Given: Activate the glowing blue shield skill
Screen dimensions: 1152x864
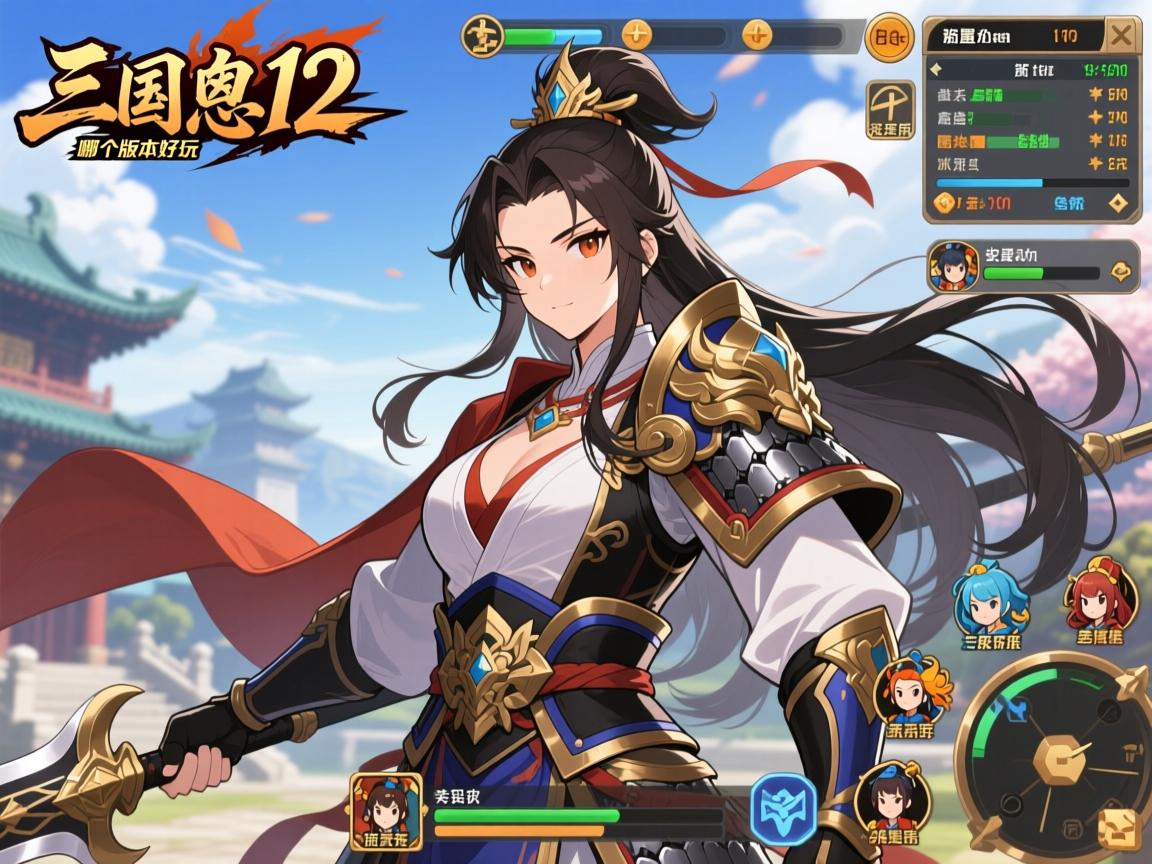Looking at the screenshot, I should click(x=783, y=809).
